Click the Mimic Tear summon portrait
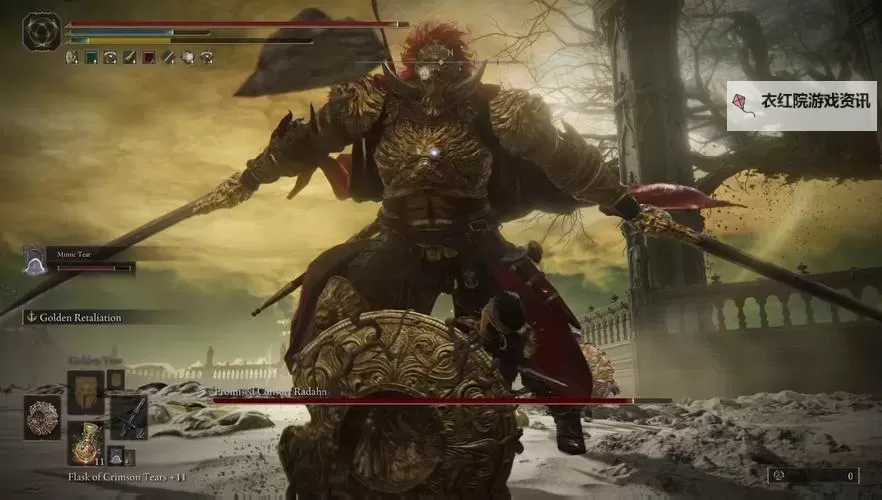 point(35,262)
